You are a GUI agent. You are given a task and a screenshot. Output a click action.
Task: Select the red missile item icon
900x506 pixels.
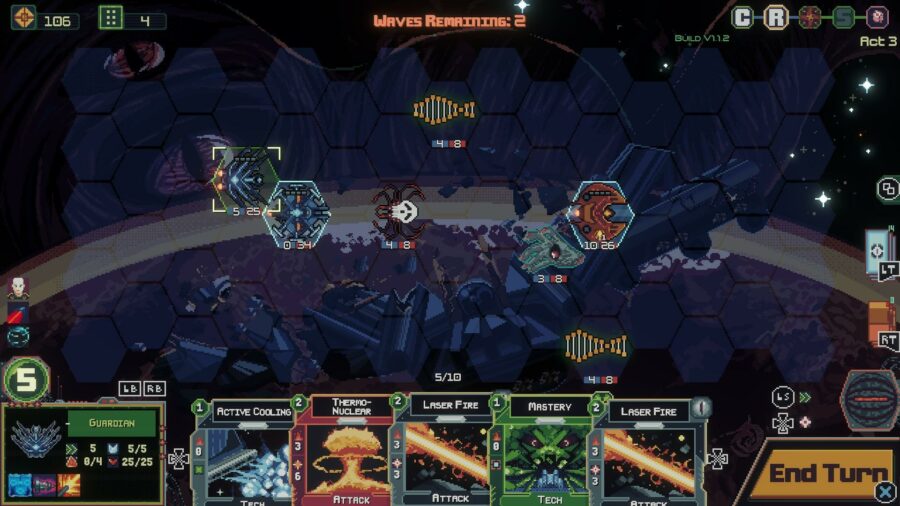pyautogui.click(x=17, y=312)
